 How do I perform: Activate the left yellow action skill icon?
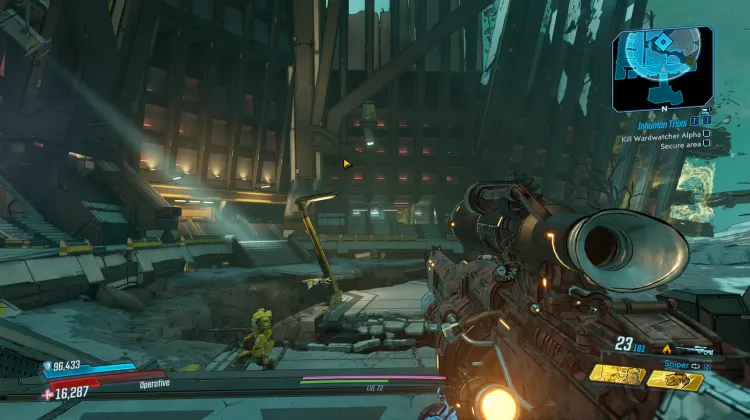(615, 375)
